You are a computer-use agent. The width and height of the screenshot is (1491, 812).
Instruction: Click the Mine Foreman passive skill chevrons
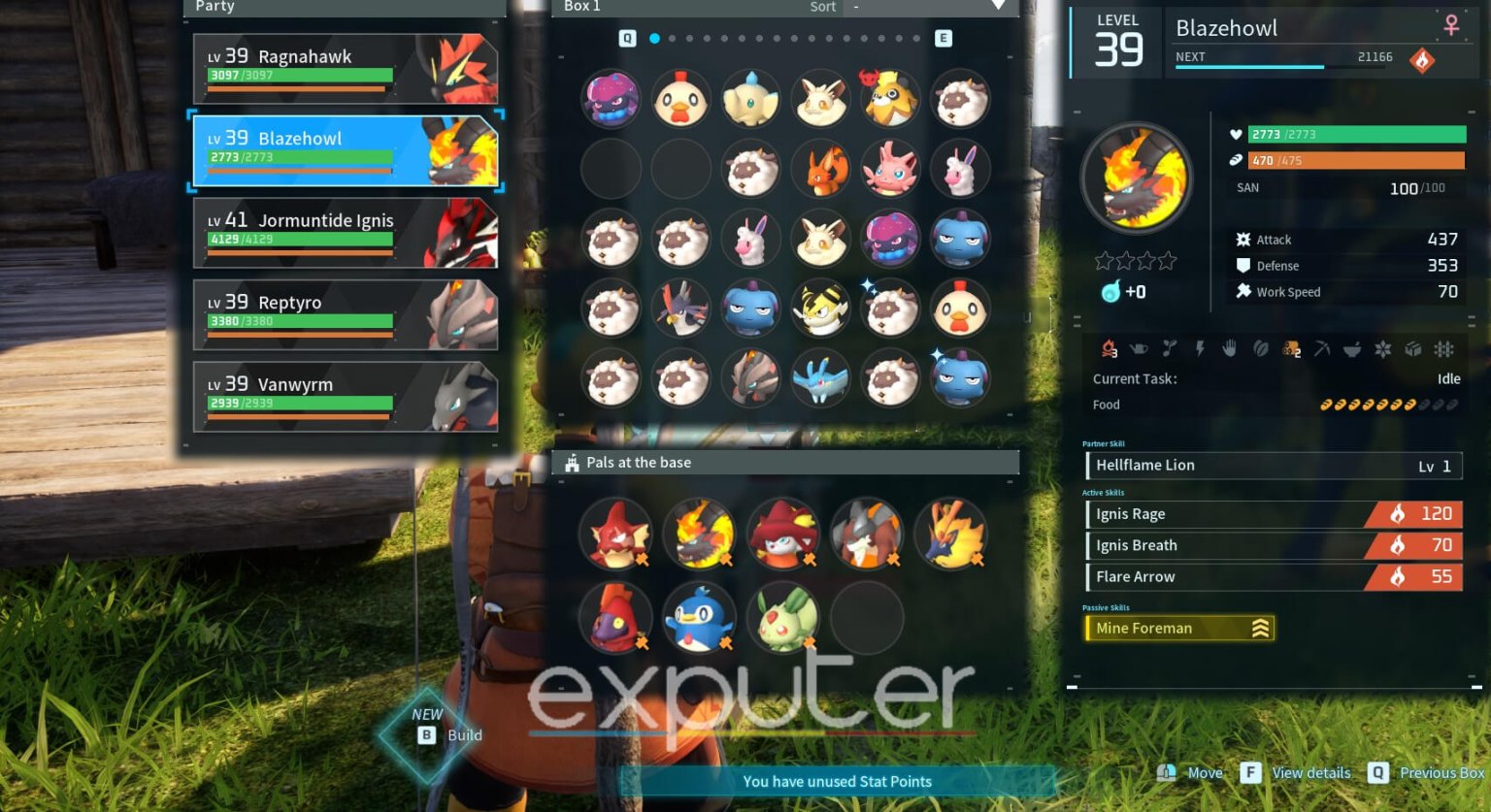point(1259,628)
